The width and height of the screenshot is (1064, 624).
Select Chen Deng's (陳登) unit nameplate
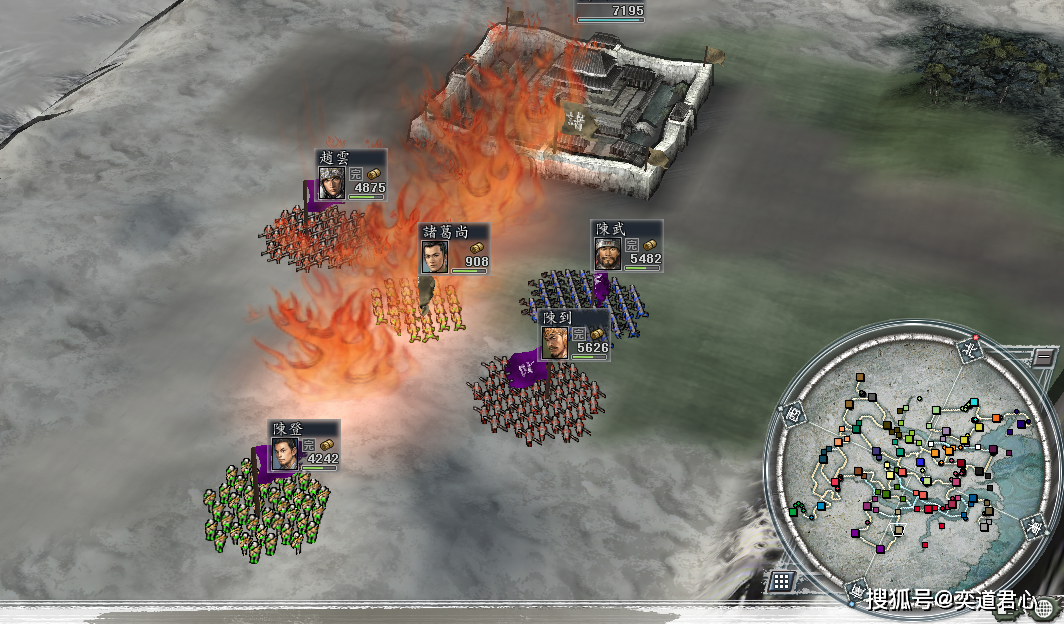tap(304, 446)
